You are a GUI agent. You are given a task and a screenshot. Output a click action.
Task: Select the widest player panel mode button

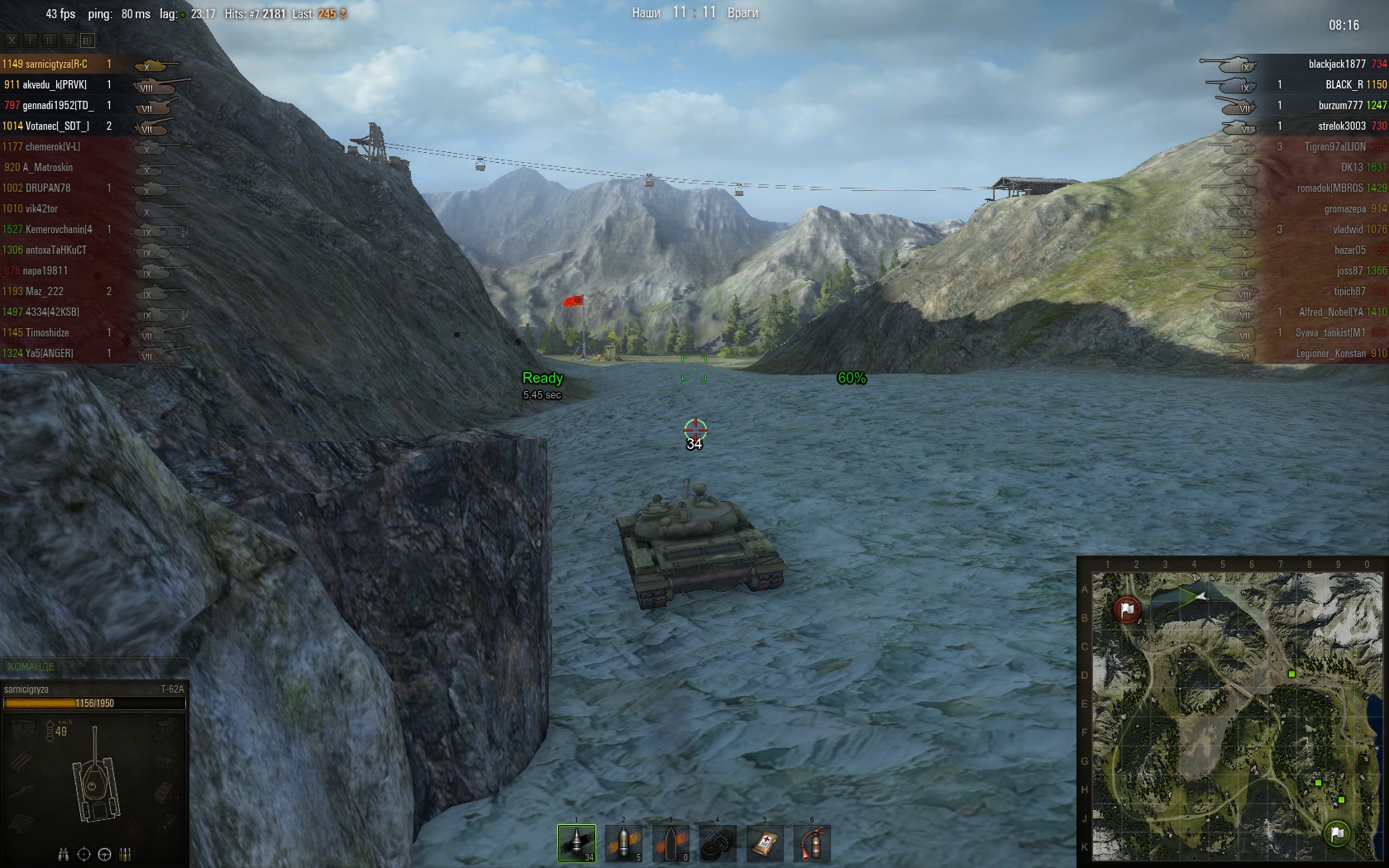[x=88, y=40]
